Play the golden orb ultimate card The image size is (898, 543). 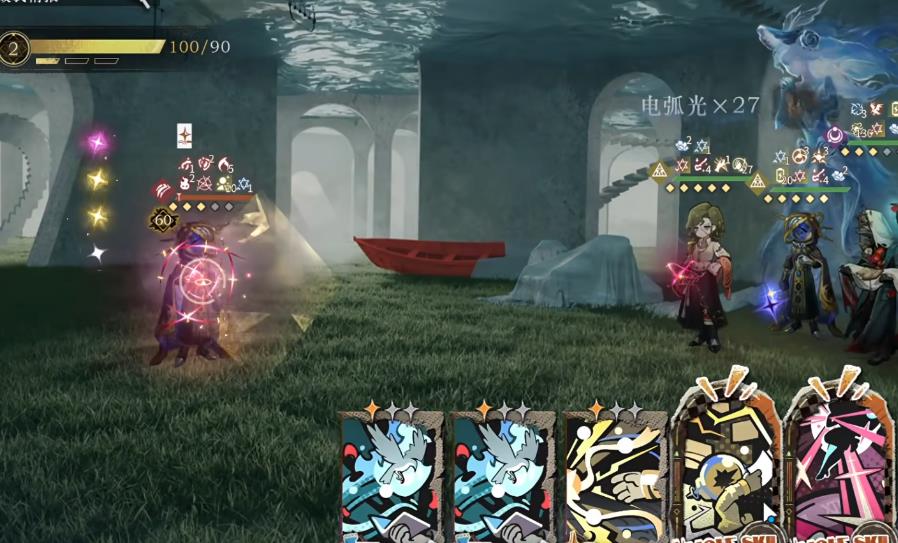[726, 470]
